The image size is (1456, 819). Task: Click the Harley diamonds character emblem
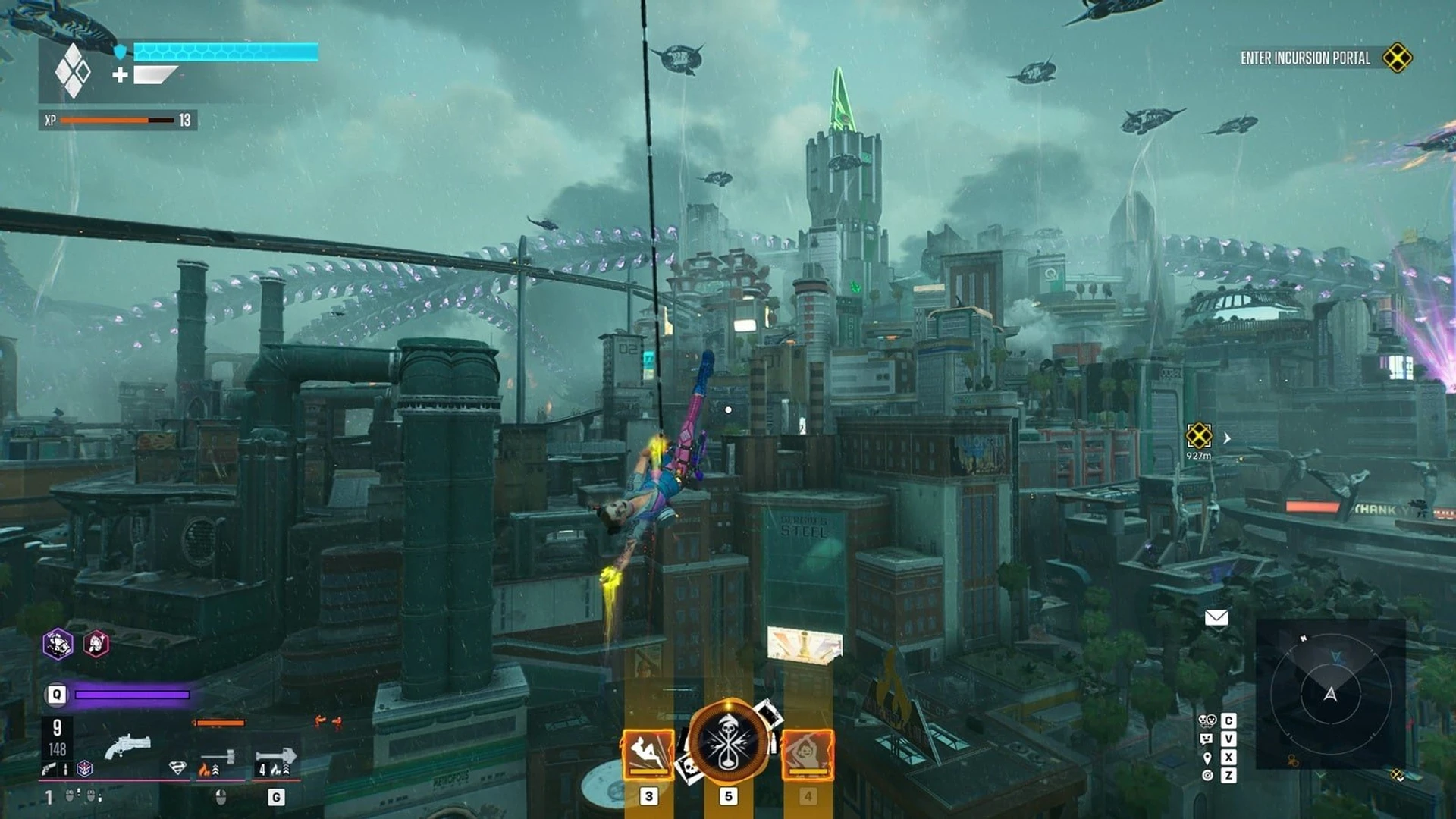point(73,71)
